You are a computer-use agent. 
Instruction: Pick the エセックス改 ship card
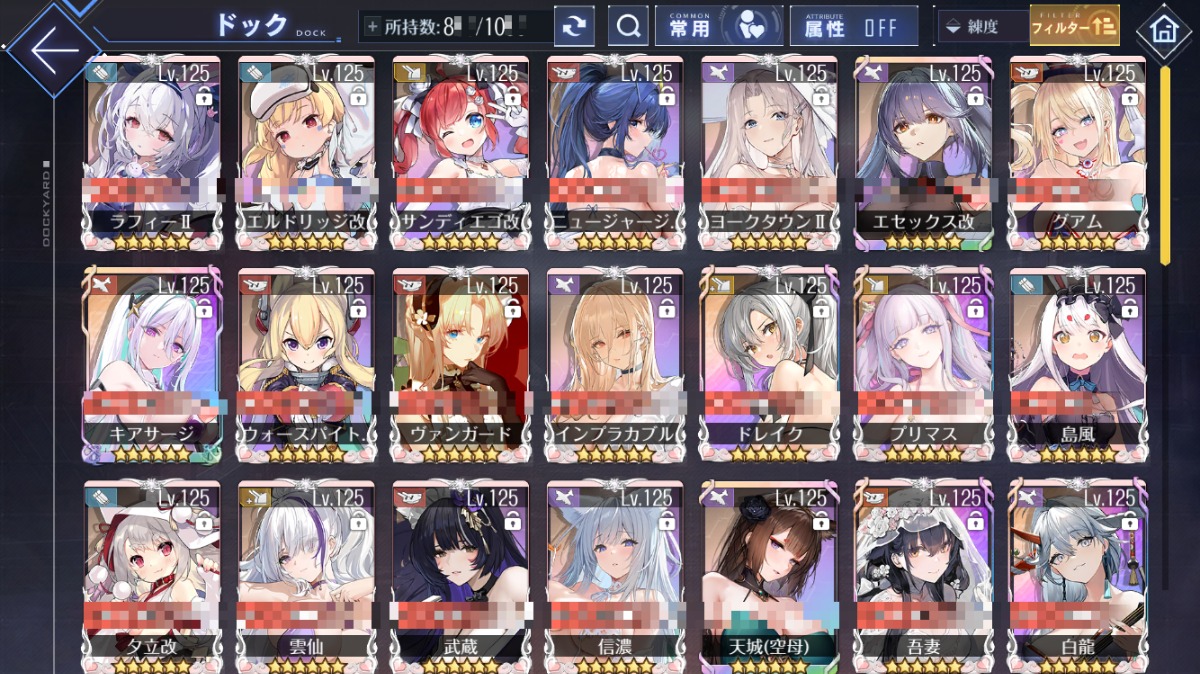click(x=923, y=150)
